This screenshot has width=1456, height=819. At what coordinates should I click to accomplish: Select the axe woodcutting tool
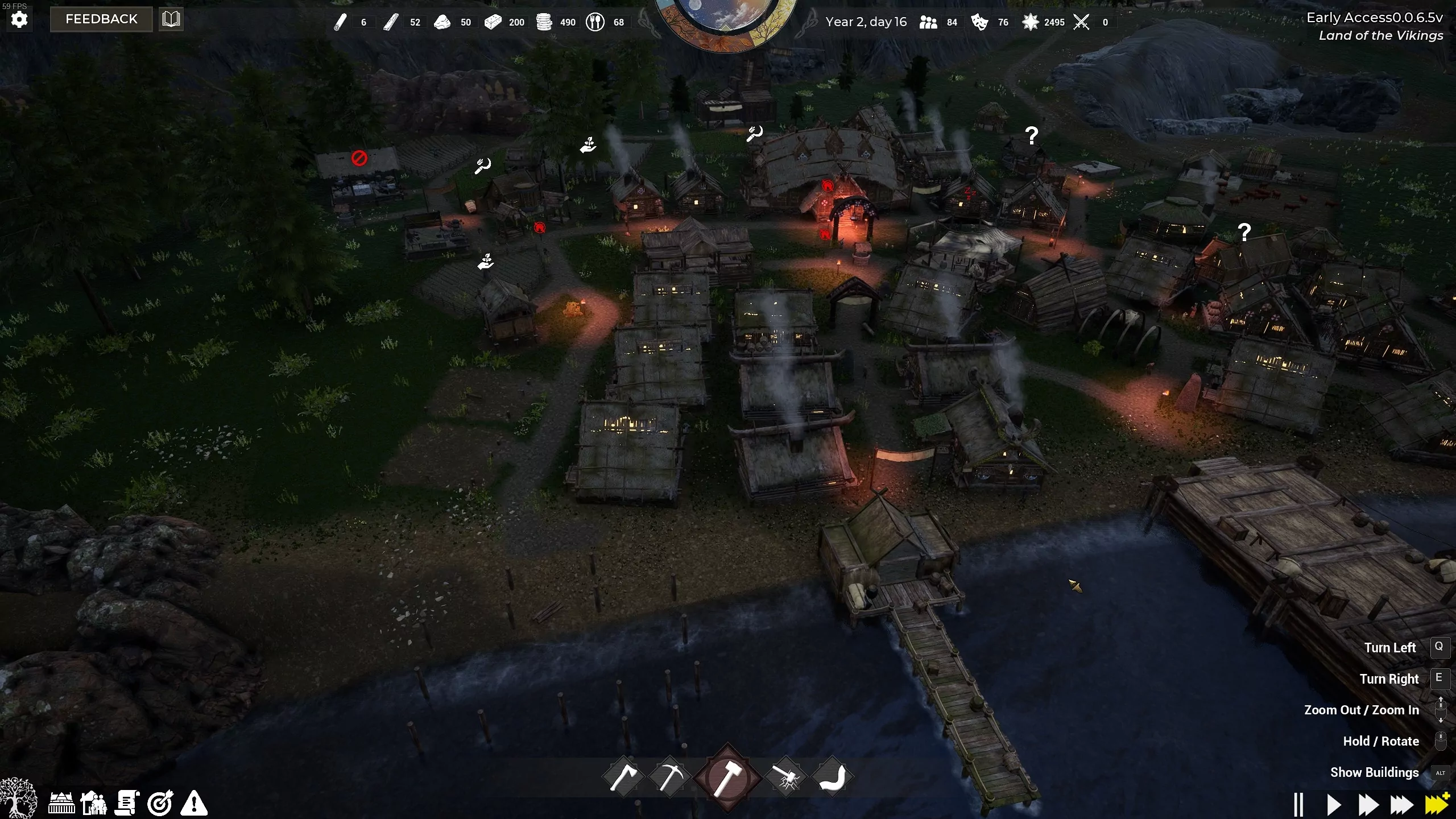624,777
